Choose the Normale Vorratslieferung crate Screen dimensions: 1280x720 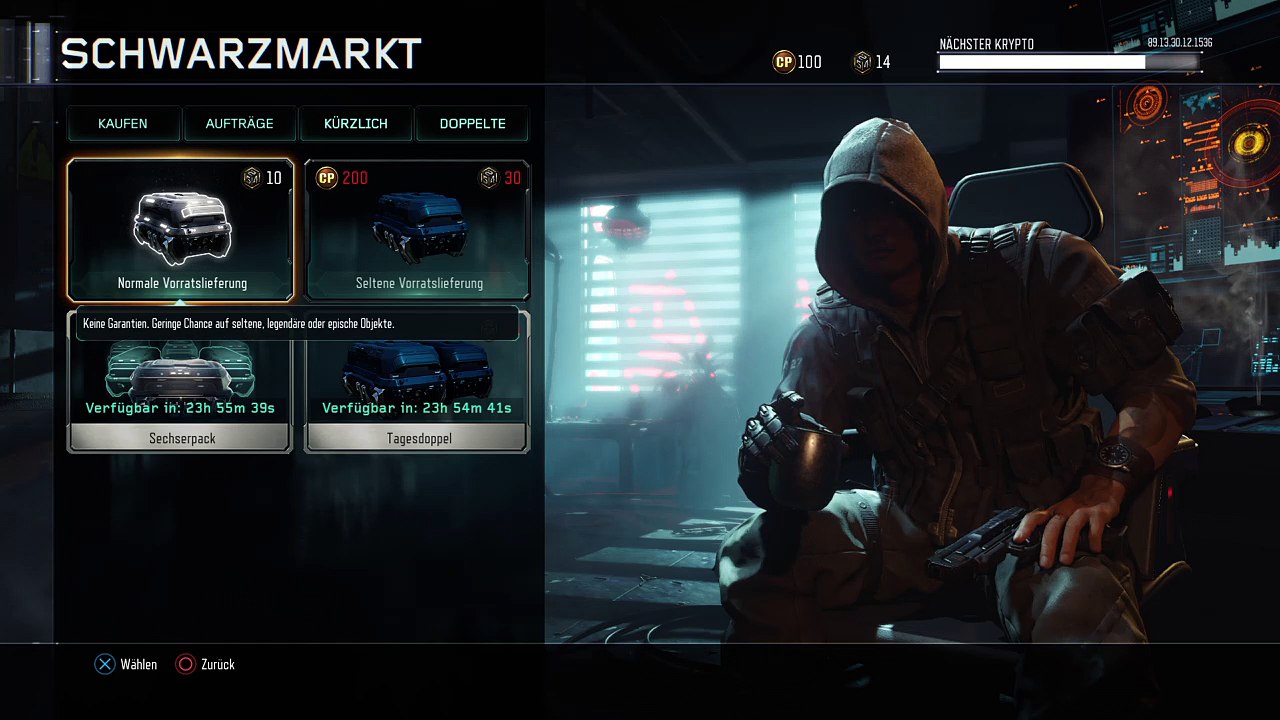tap(181, 230)
